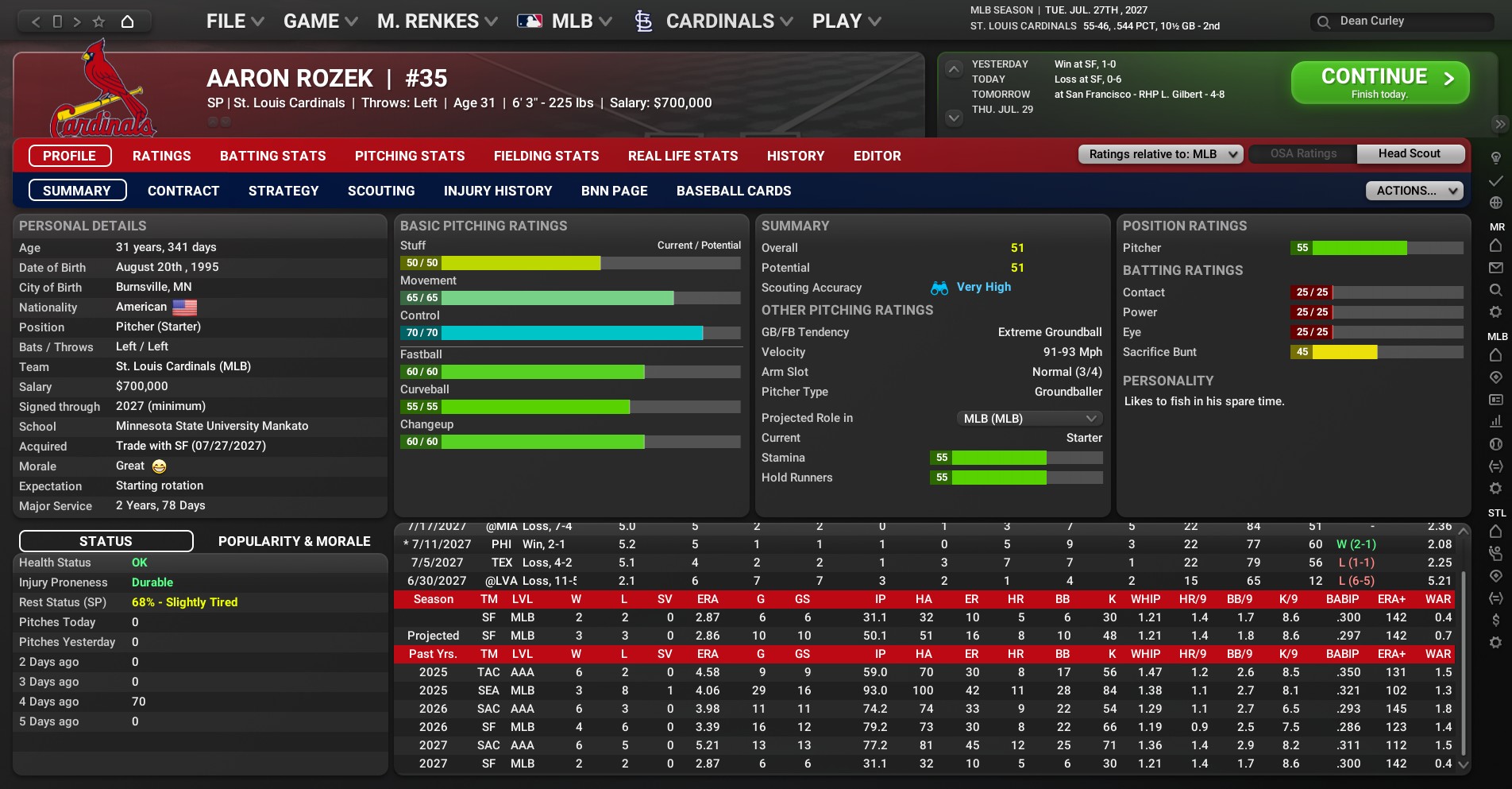Open the Cardinals team menu
The image size is (1512, 789).
[x=719, y=21]
